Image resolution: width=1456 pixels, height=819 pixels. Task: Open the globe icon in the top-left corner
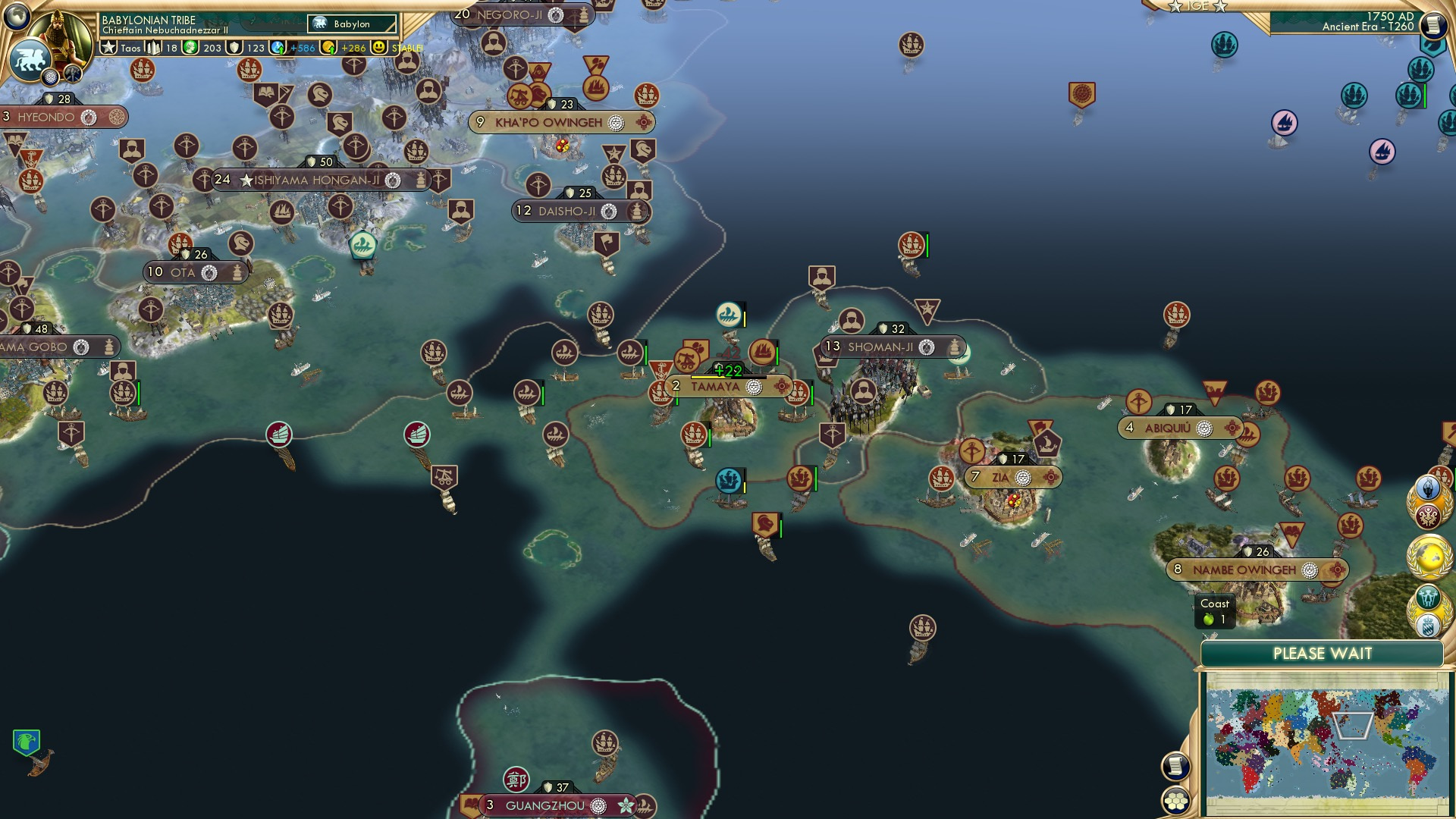click(x=17, y=15)
